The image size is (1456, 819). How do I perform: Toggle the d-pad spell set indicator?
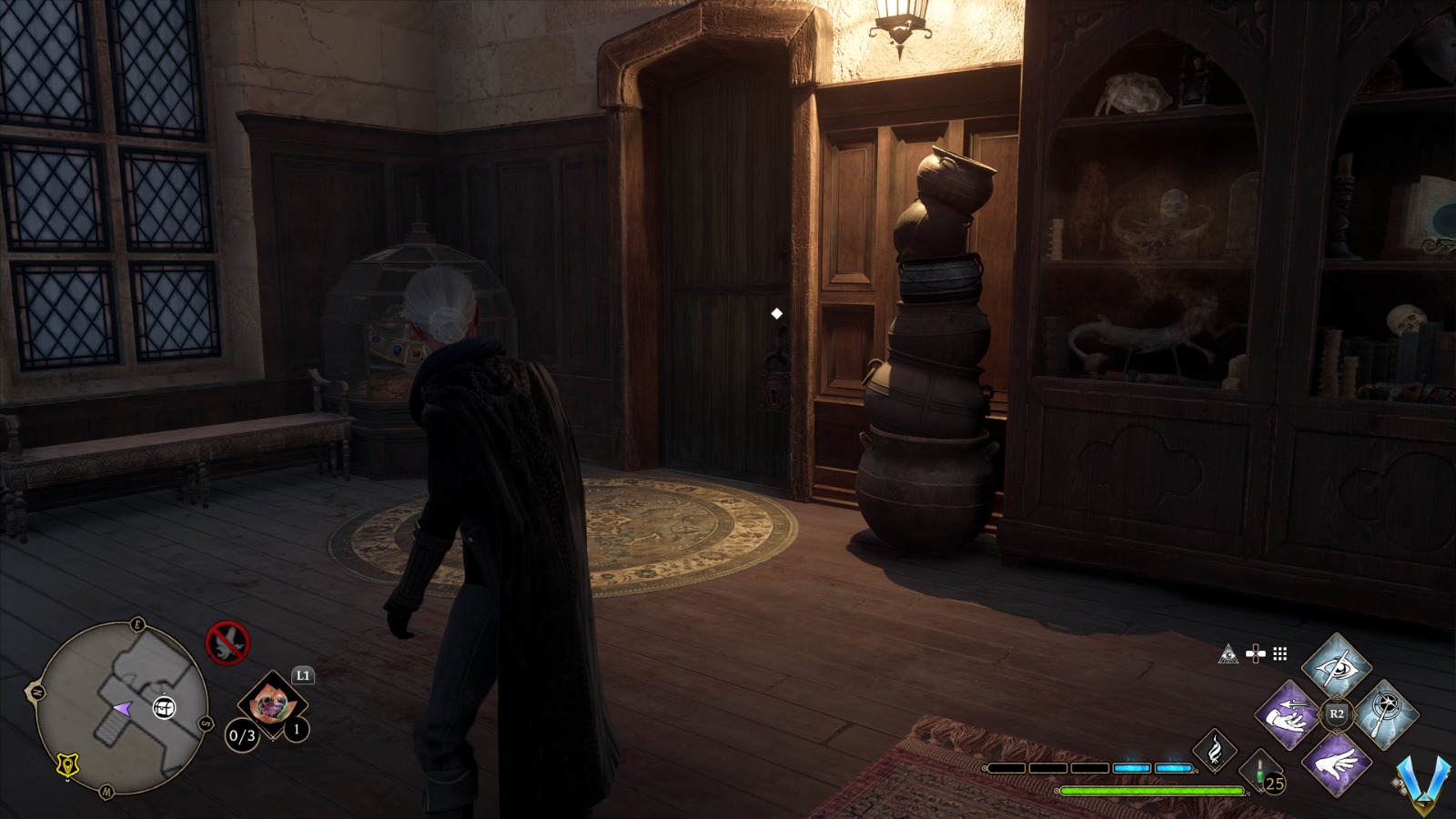[x=1255, y=652]
